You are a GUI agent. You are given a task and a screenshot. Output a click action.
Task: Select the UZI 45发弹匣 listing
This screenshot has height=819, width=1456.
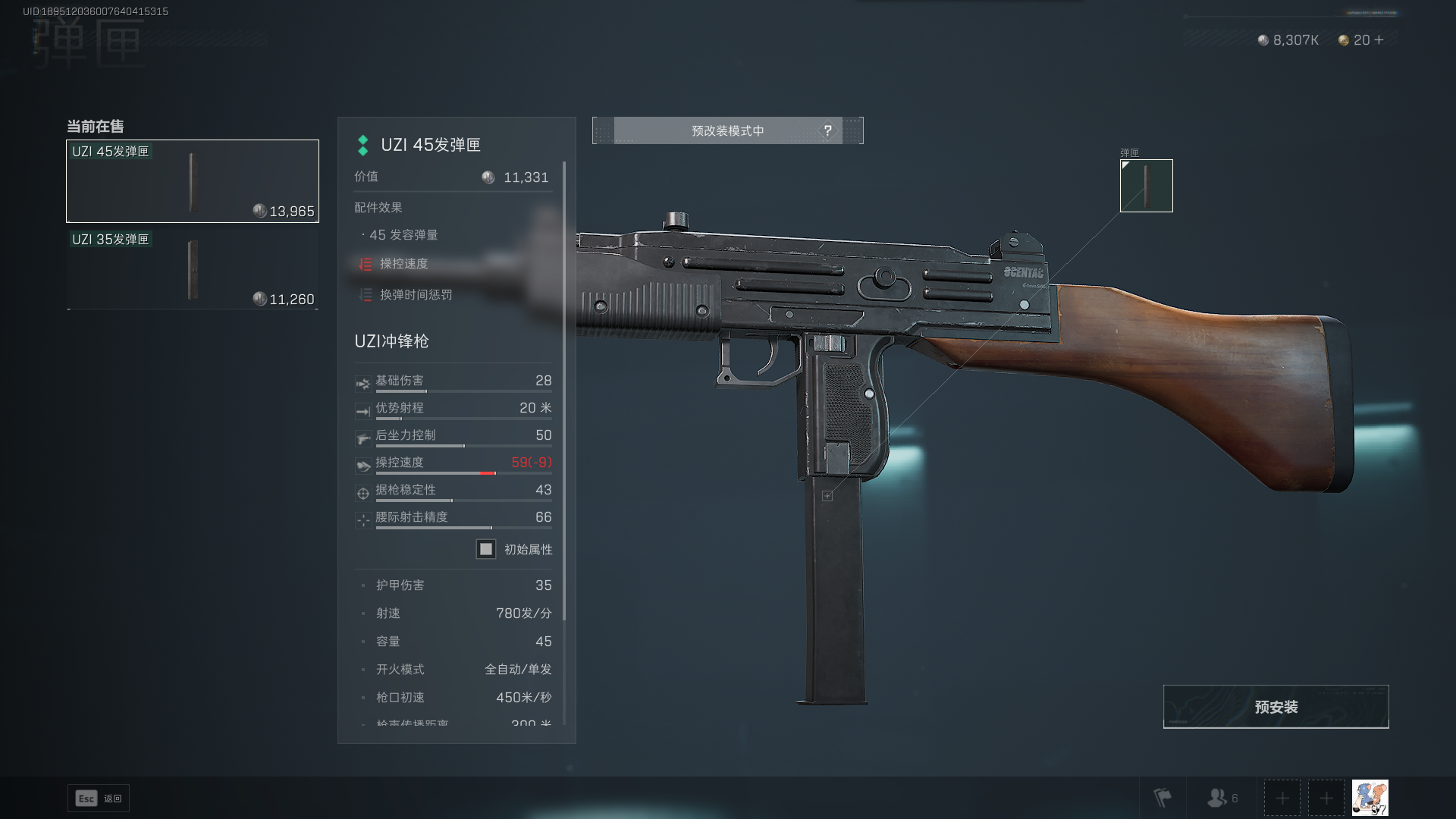193,181
